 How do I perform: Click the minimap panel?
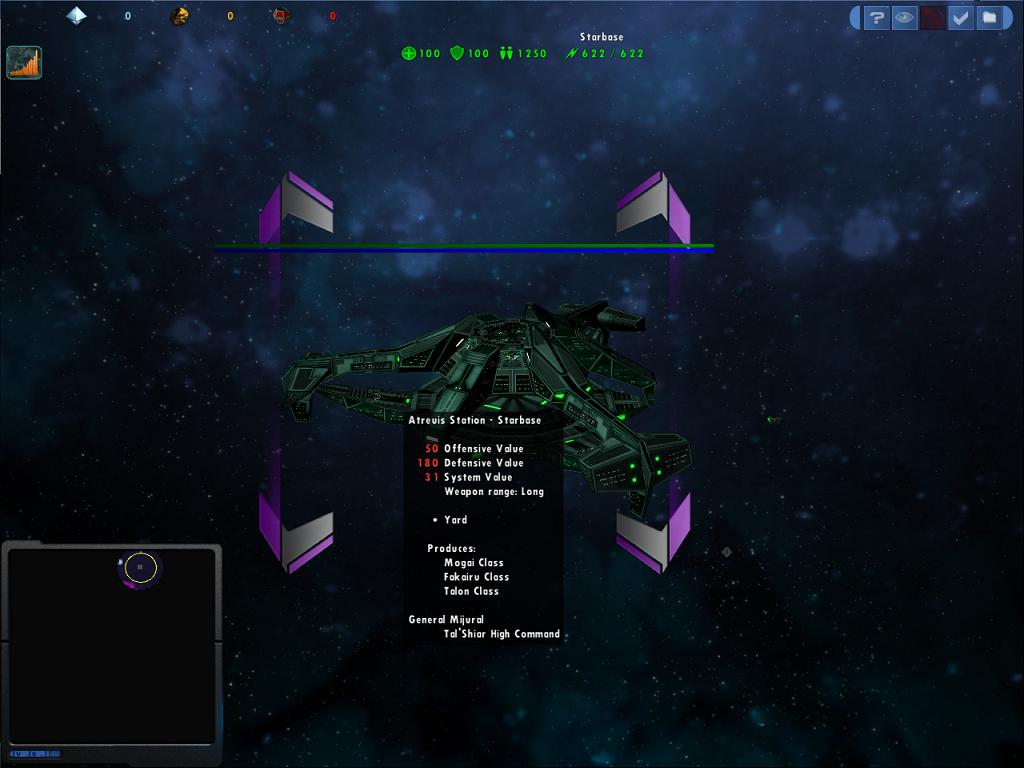click(x=111, y=645)
